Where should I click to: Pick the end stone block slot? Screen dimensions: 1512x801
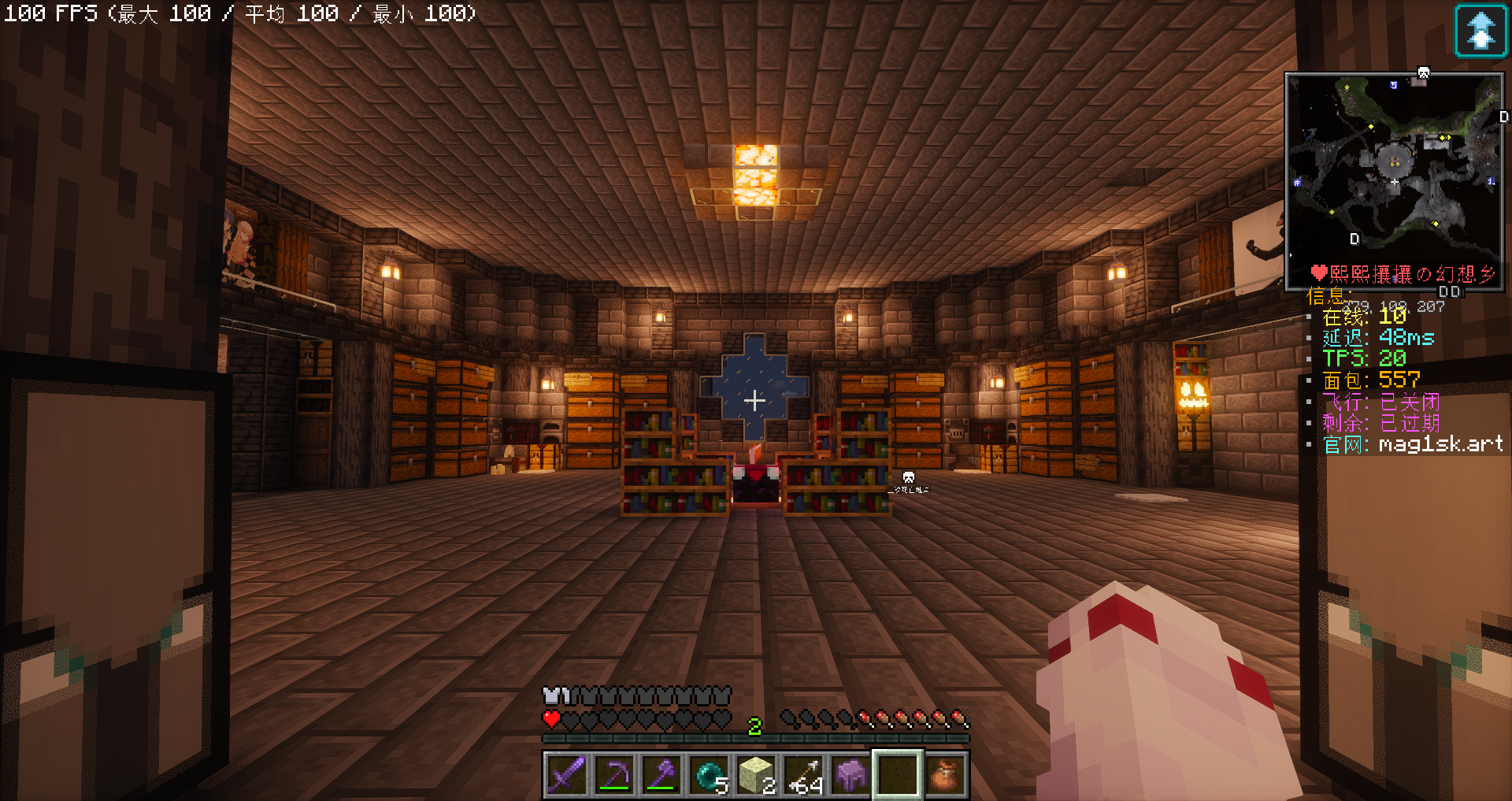[x=756, y=775]
